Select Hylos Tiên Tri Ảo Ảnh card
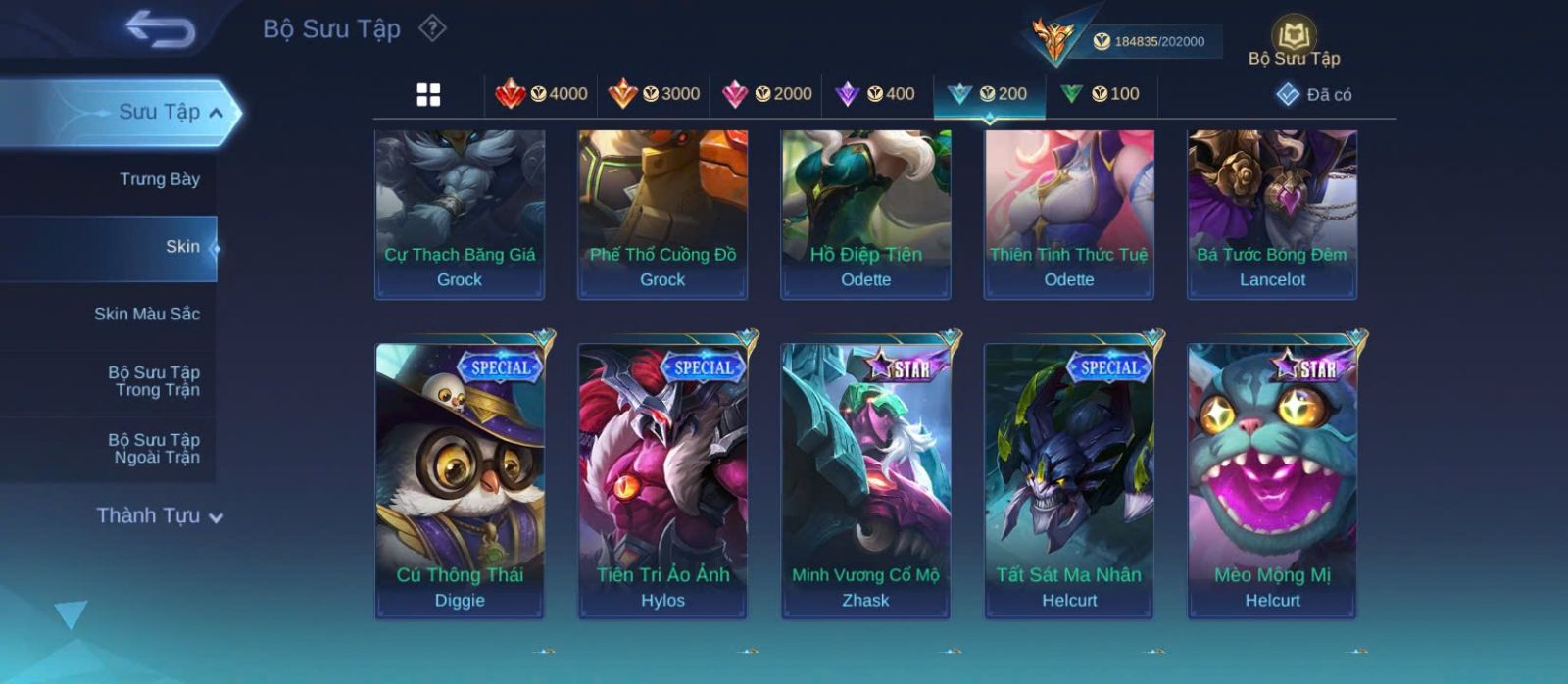Viewport: 1568px width, 684px height. point(662,480)
